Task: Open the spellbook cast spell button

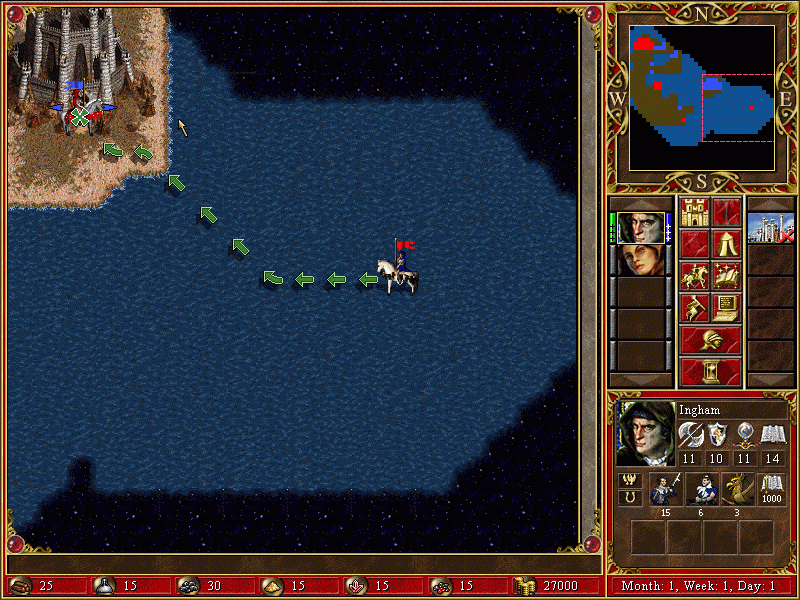Action: (726, 276)
